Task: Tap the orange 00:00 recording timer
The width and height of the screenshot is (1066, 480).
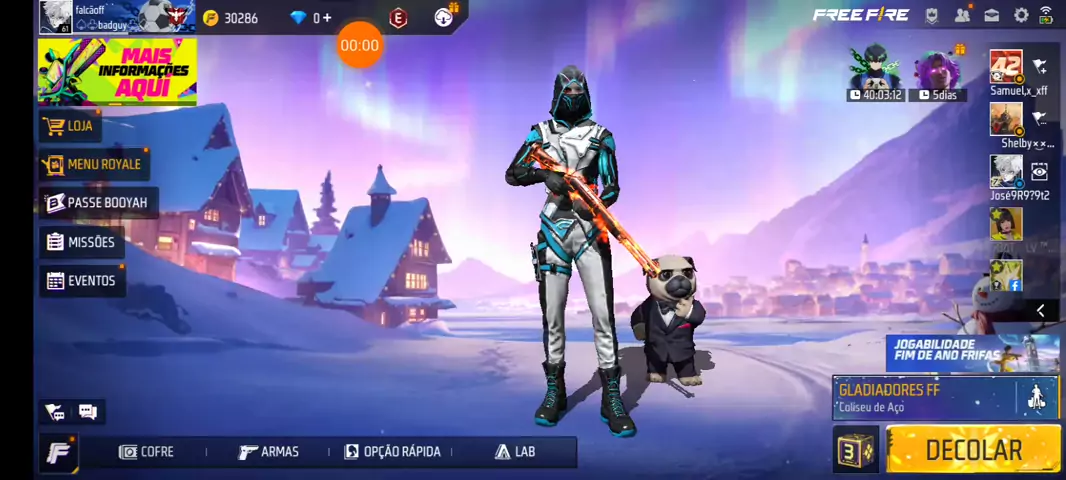Action: coord(359,45)
